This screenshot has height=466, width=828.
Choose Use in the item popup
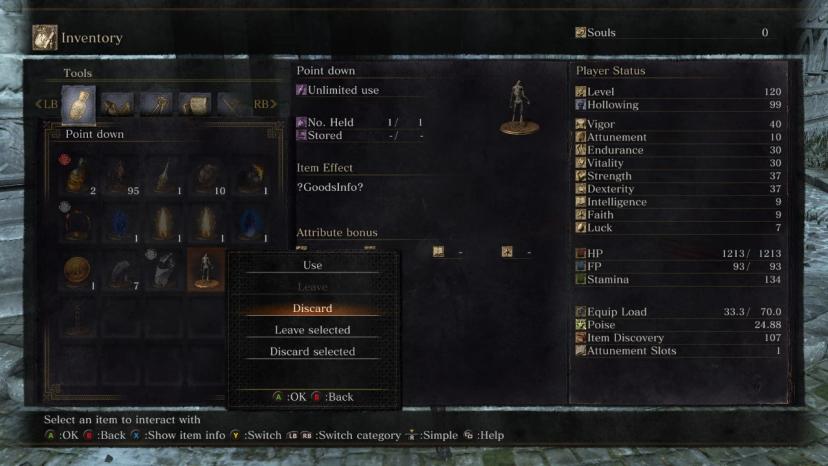(313, 265)
